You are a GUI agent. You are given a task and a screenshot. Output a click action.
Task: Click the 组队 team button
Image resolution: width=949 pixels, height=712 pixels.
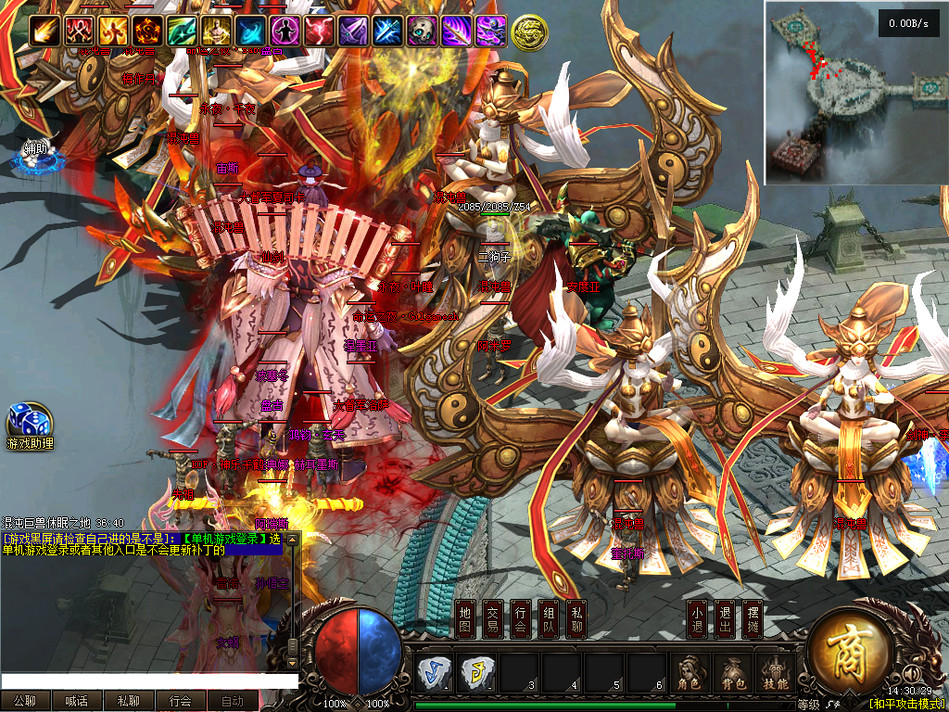tap(548, 620)
